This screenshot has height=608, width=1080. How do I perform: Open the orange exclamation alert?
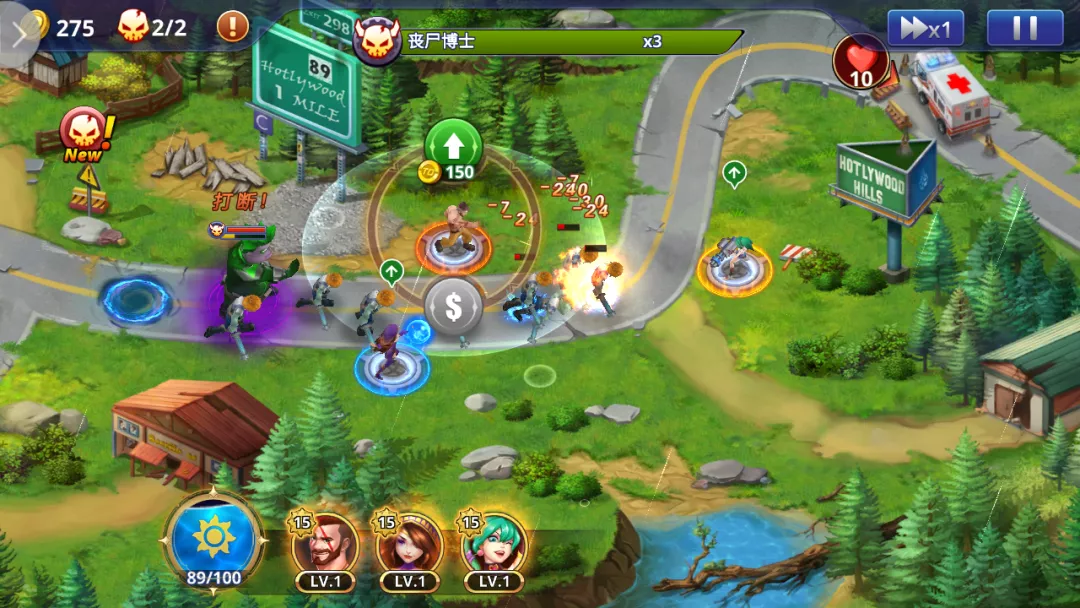pyautogui.click(x=232, y=26)
